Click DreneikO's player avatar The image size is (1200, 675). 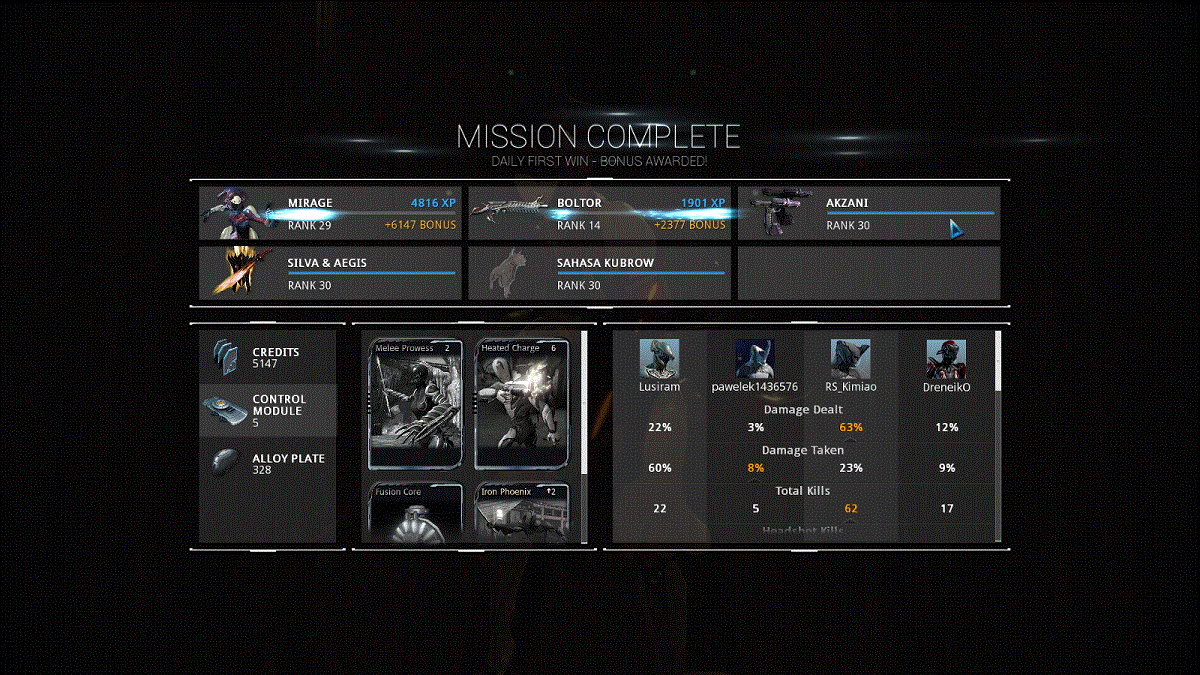pos(945,358)
